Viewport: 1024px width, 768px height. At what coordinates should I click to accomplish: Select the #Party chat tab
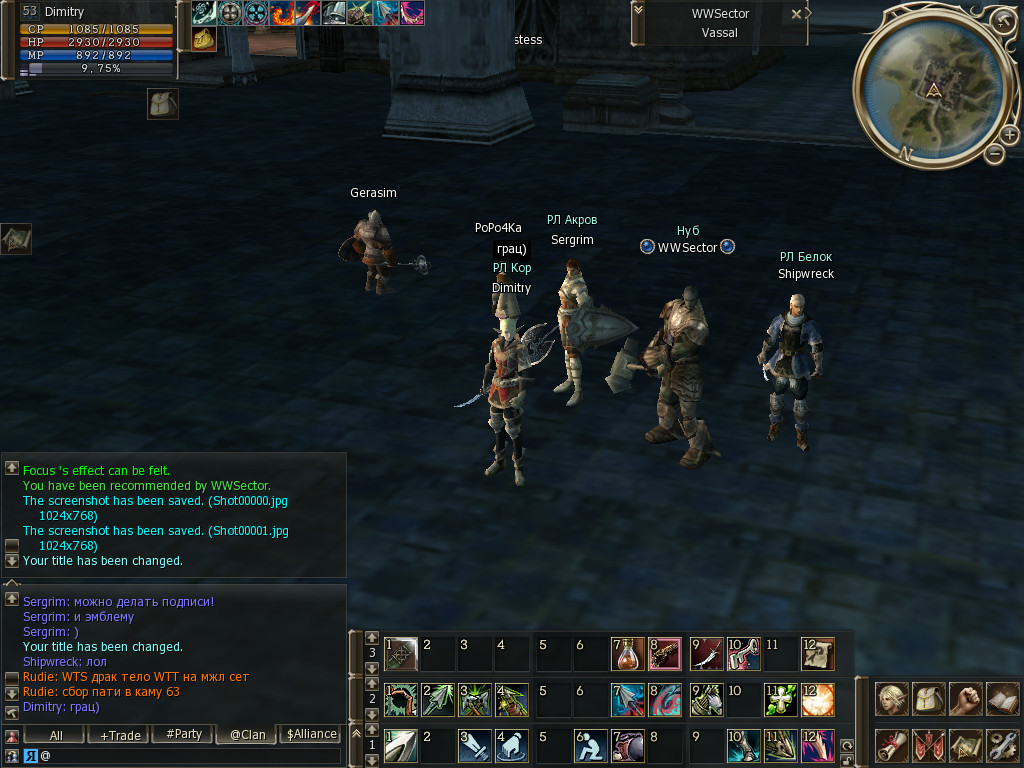184,735
